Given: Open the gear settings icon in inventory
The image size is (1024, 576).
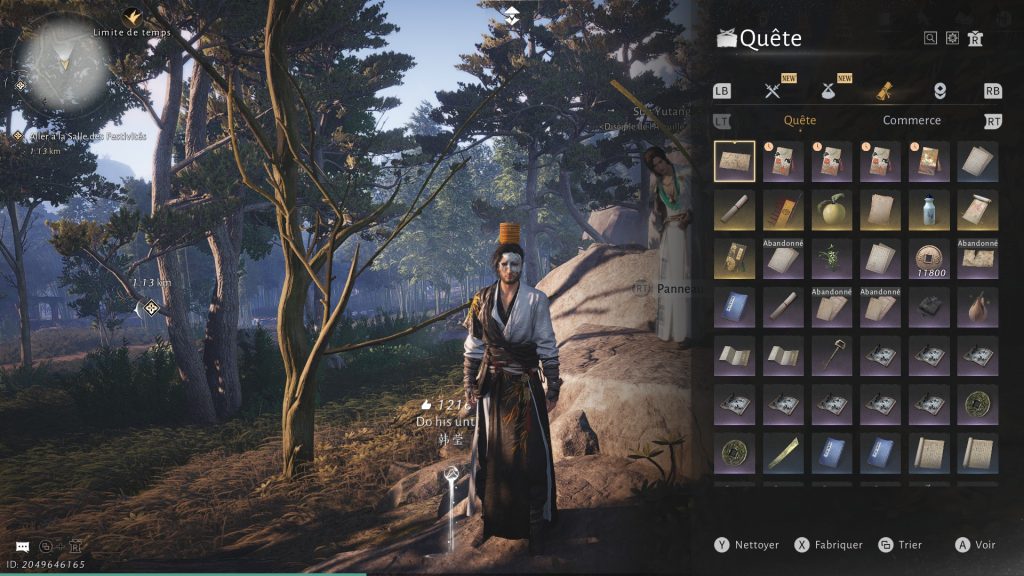Looking at the screenshot, I should point(952,38).
